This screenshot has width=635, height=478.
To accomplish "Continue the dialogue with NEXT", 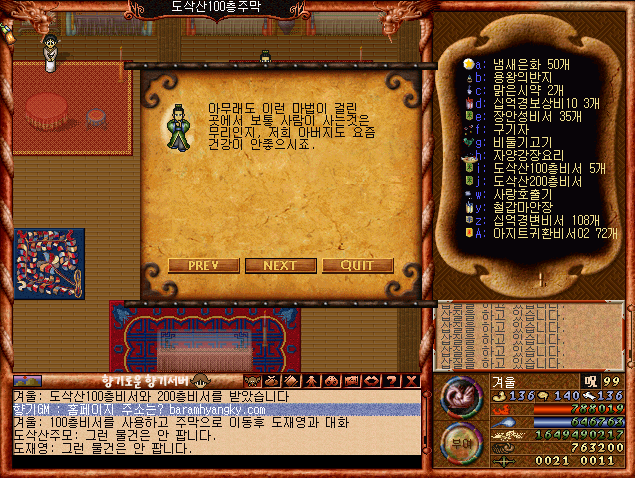I will coord(280,266).
